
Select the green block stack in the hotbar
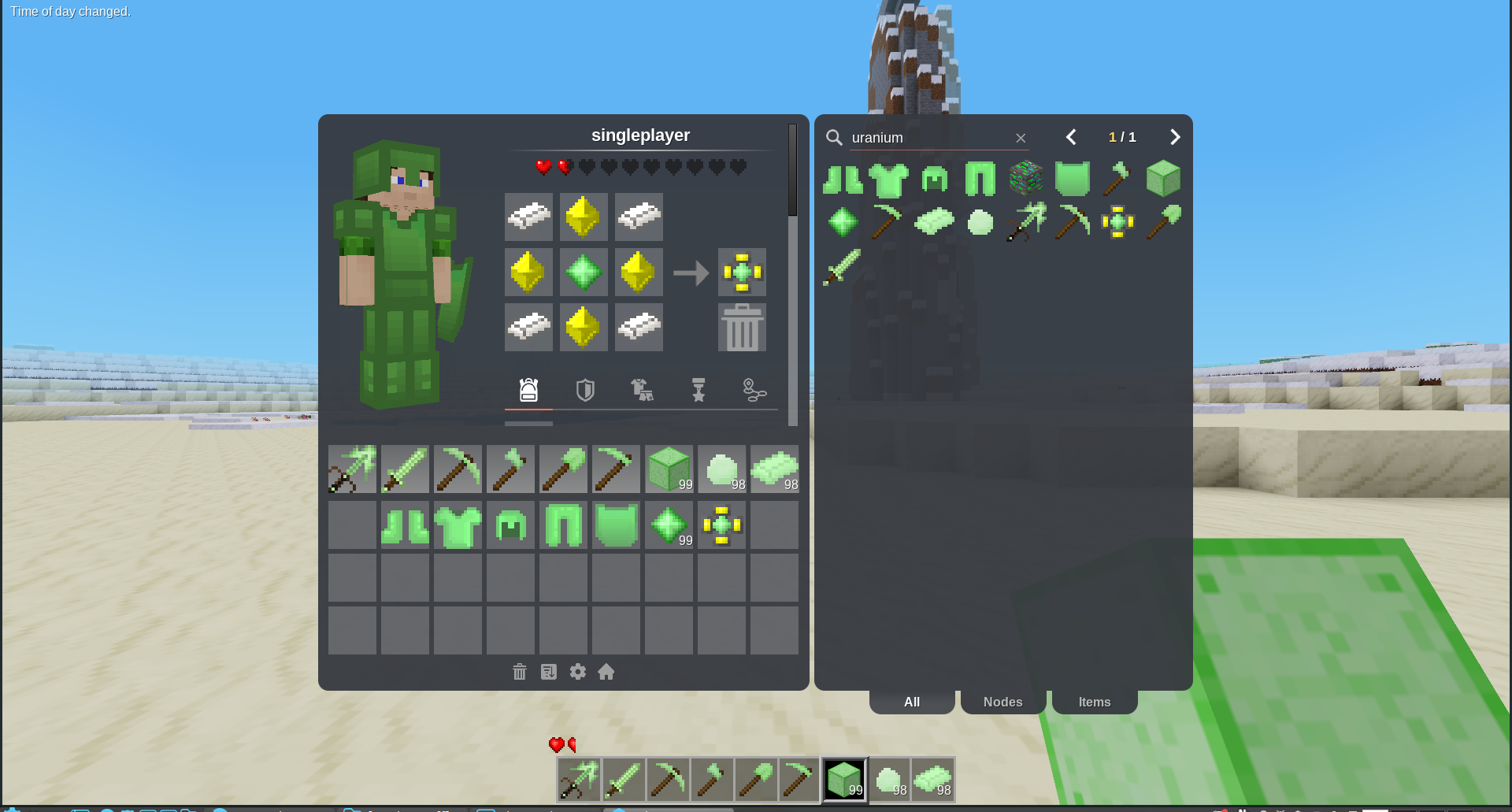tap(844, 780)
